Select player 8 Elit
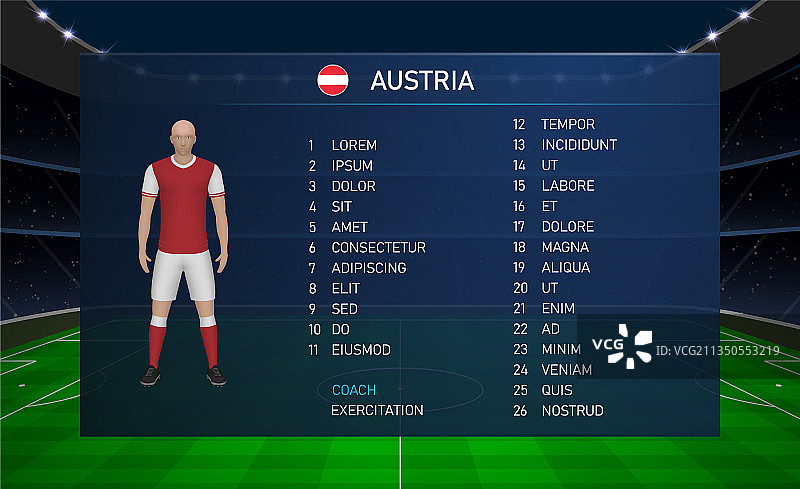 click(x=345, y=289)
